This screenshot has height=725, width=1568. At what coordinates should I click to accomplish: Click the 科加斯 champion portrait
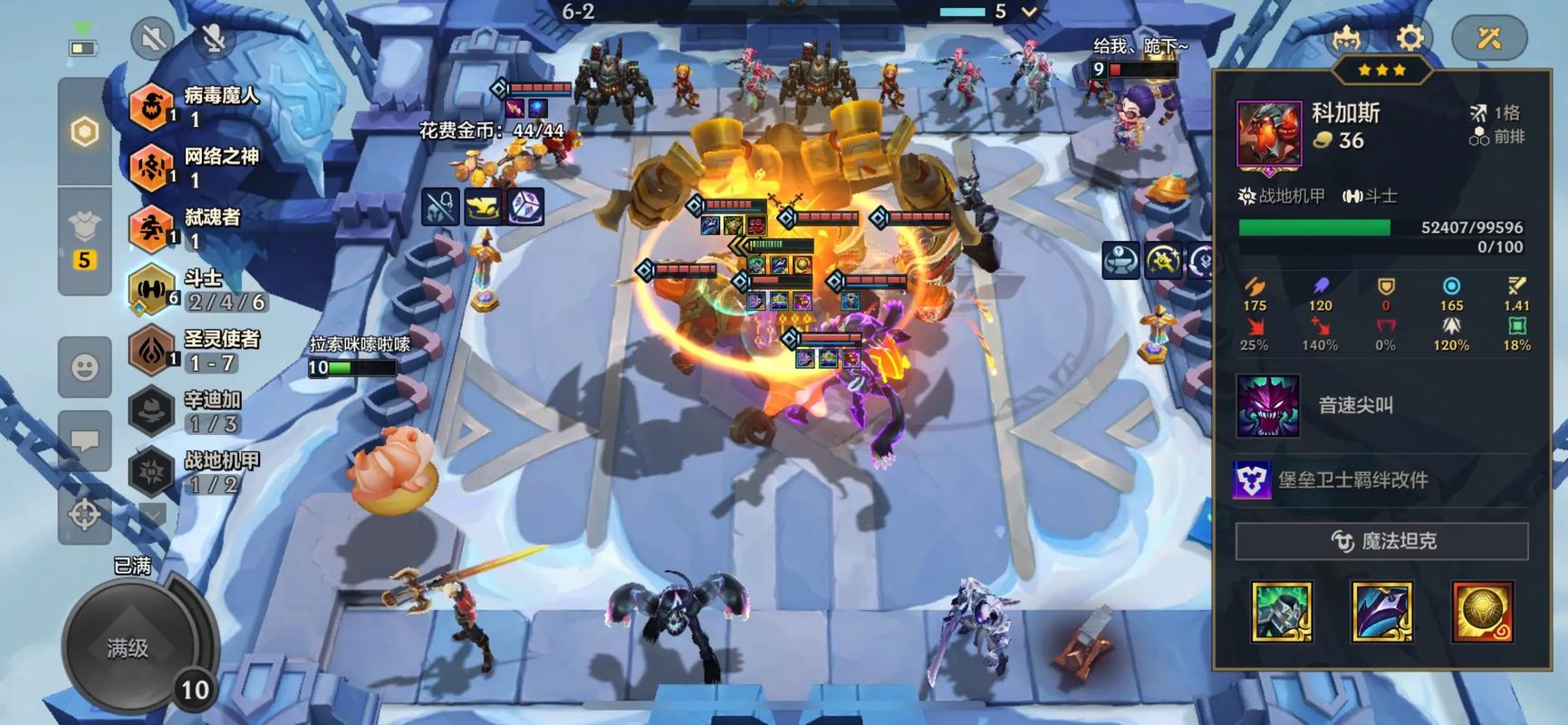click(x=1268, y=134)
